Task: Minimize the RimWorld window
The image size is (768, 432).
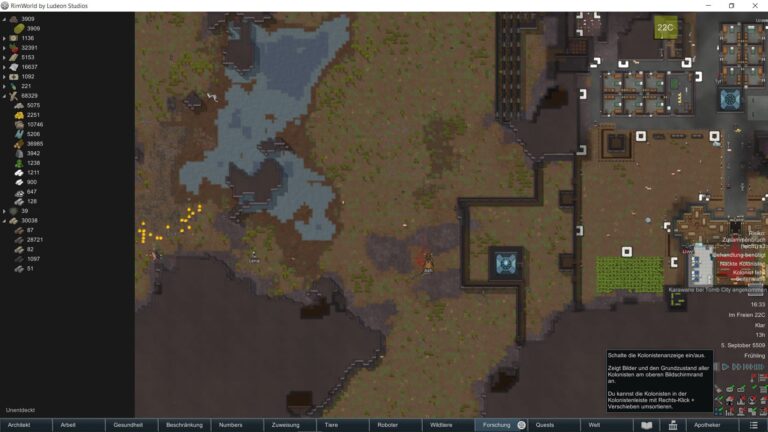Action: [x=705, y=6]
